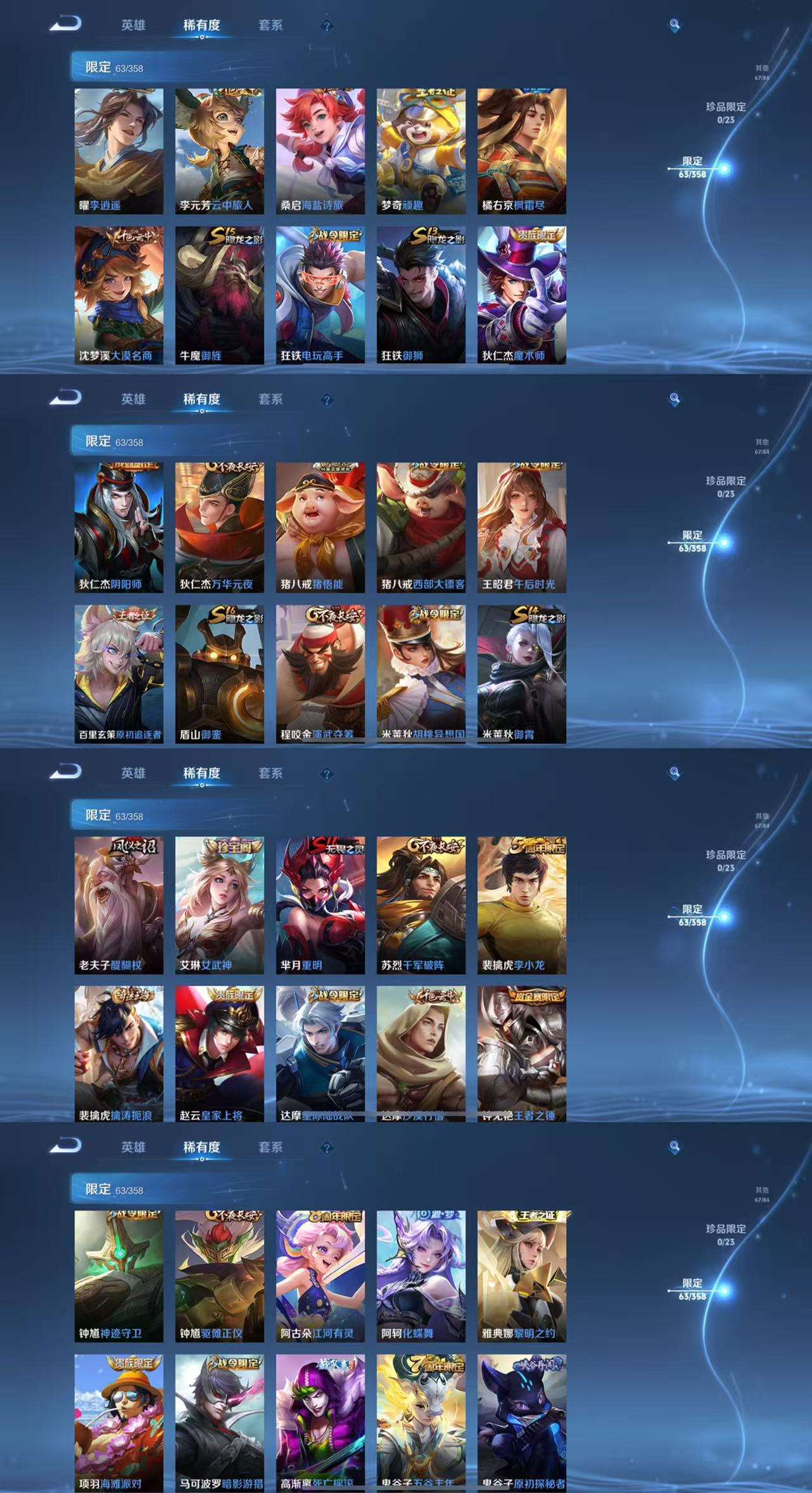Click the 钟馗 神迹守卫 skin card
This screenshot has width=812, height=1493.
[x=118, y=1276]
